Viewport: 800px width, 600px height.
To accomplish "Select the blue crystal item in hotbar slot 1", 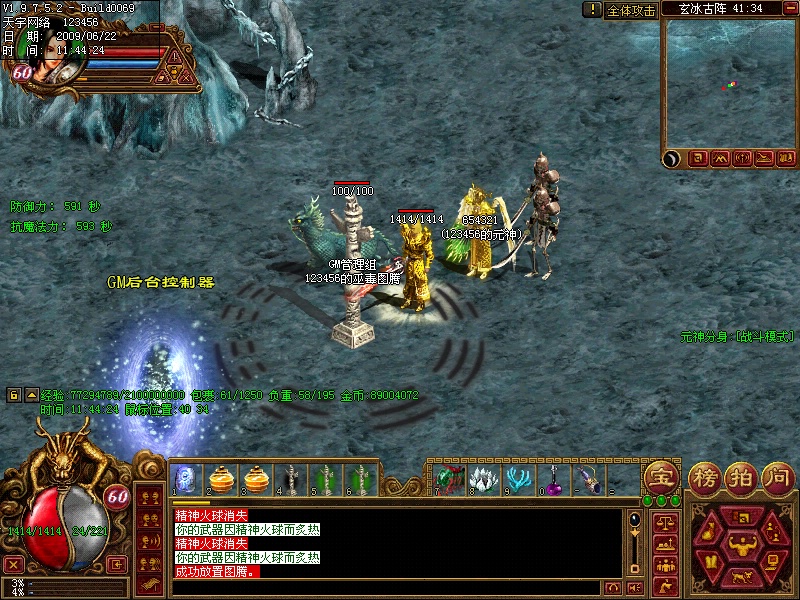I will coord(186,478).
